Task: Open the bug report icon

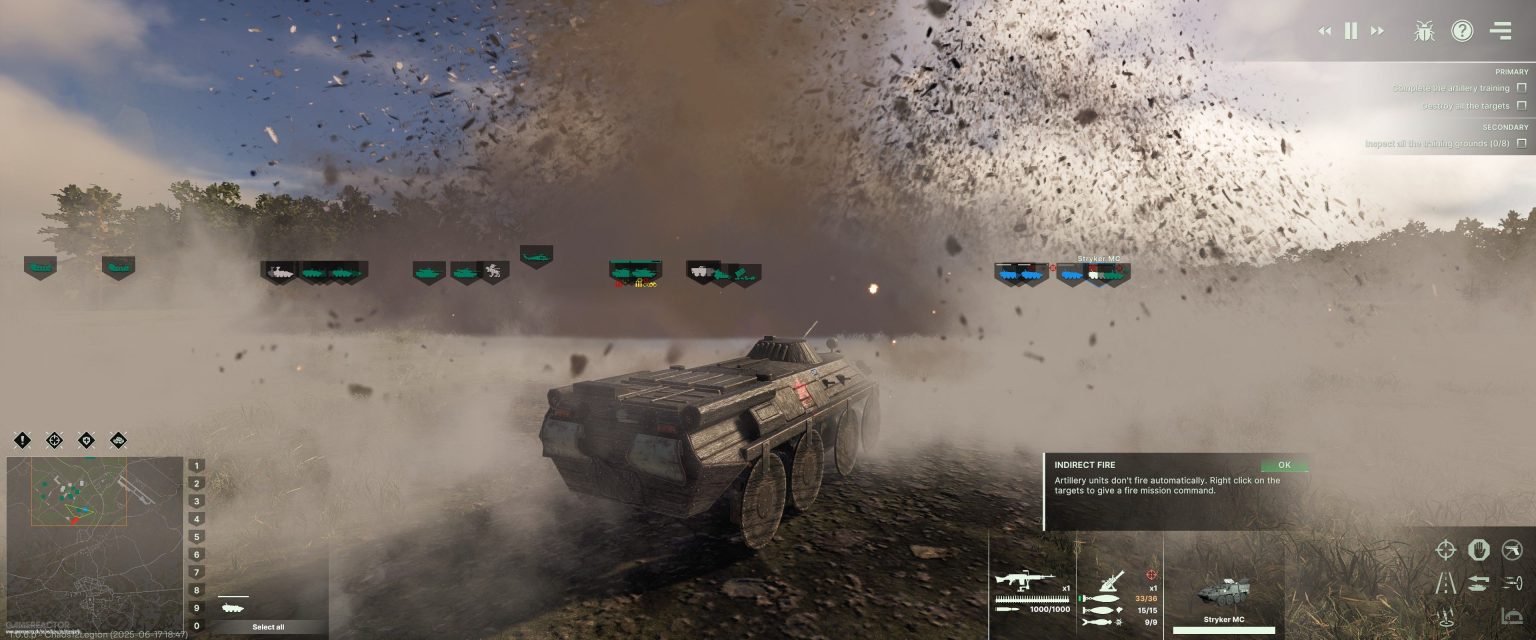Action: (x=1424, y=31)
